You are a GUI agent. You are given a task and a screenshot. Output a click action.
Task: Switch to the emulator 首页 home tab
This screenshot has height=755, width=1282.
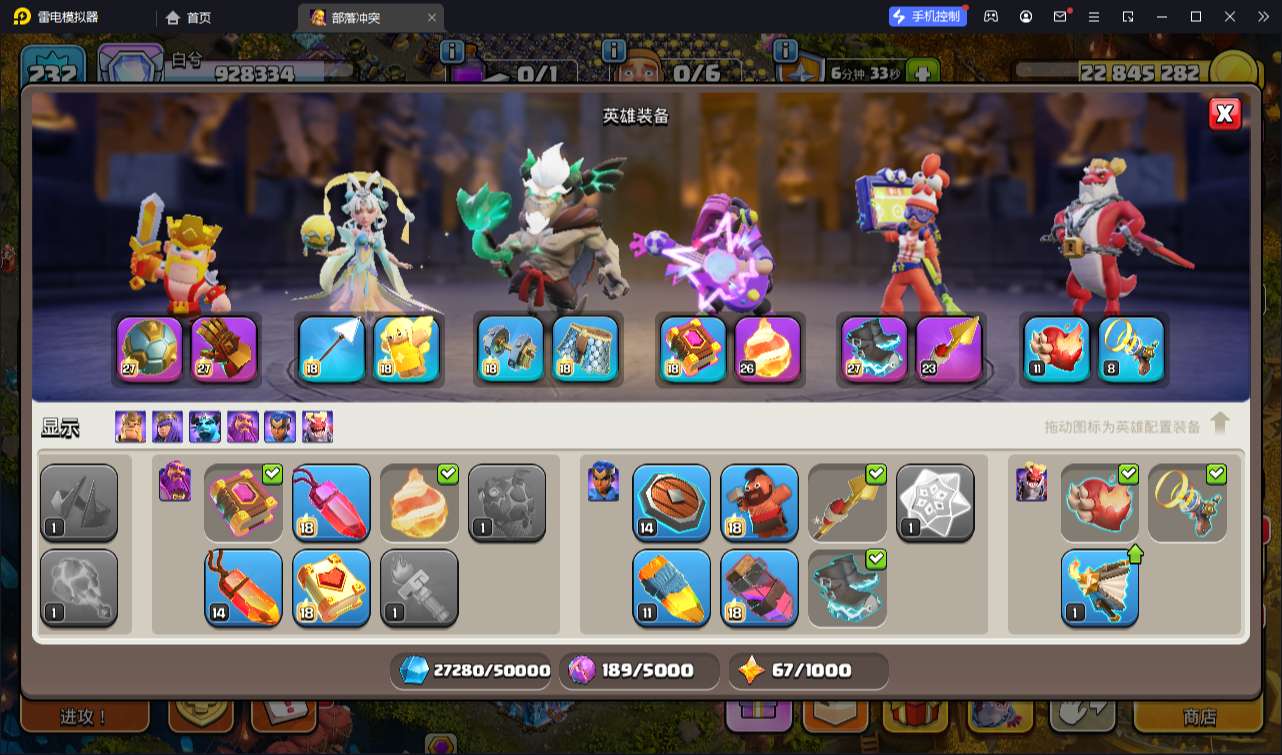coord(189,17)
